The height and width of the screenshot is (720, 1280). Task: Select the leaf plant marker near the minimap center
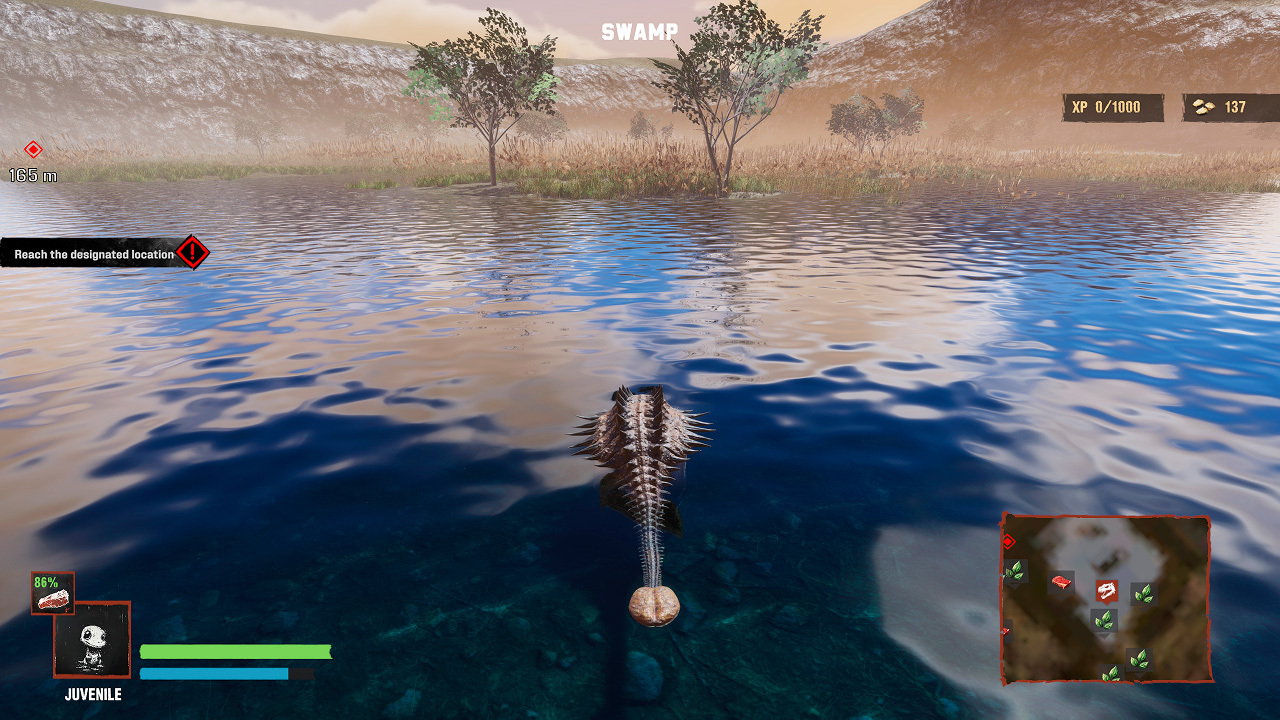click(1104, 620)
